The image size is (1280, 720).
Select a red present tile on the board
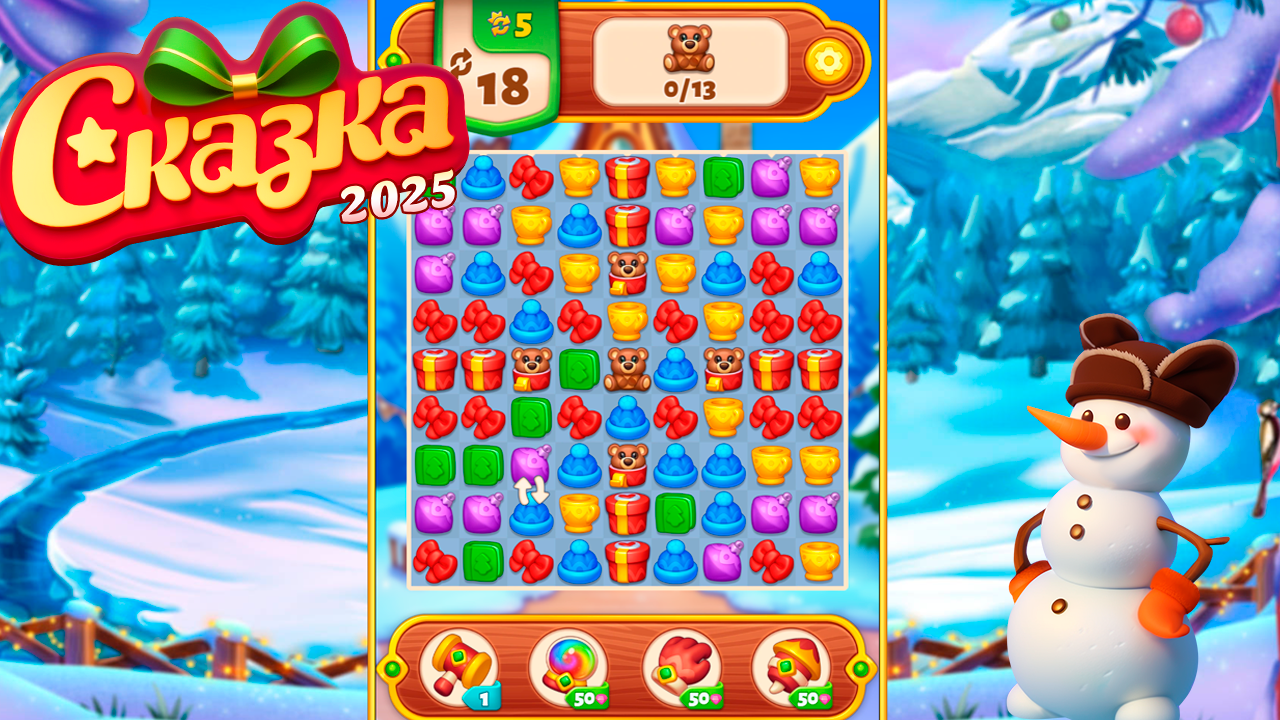tap(626, 176)
